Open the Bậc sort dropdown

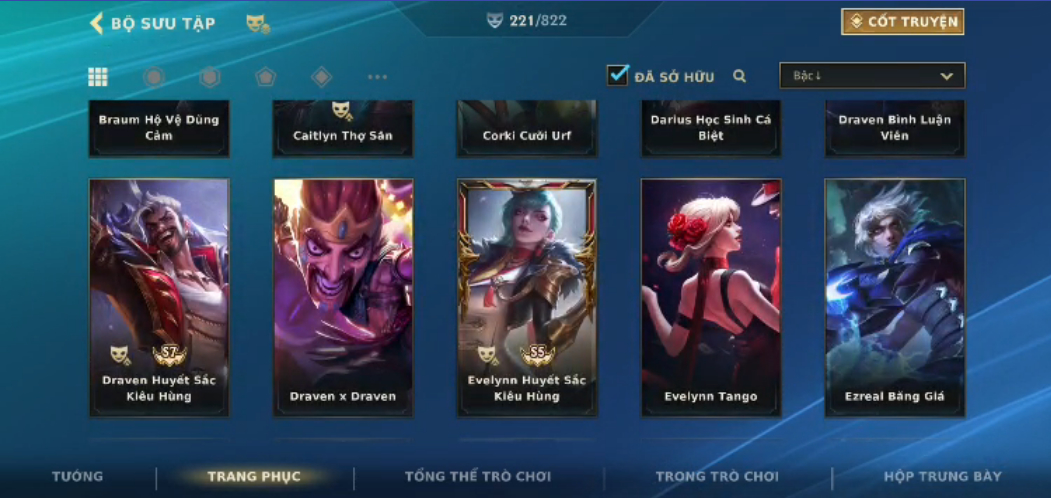[872, 76]
